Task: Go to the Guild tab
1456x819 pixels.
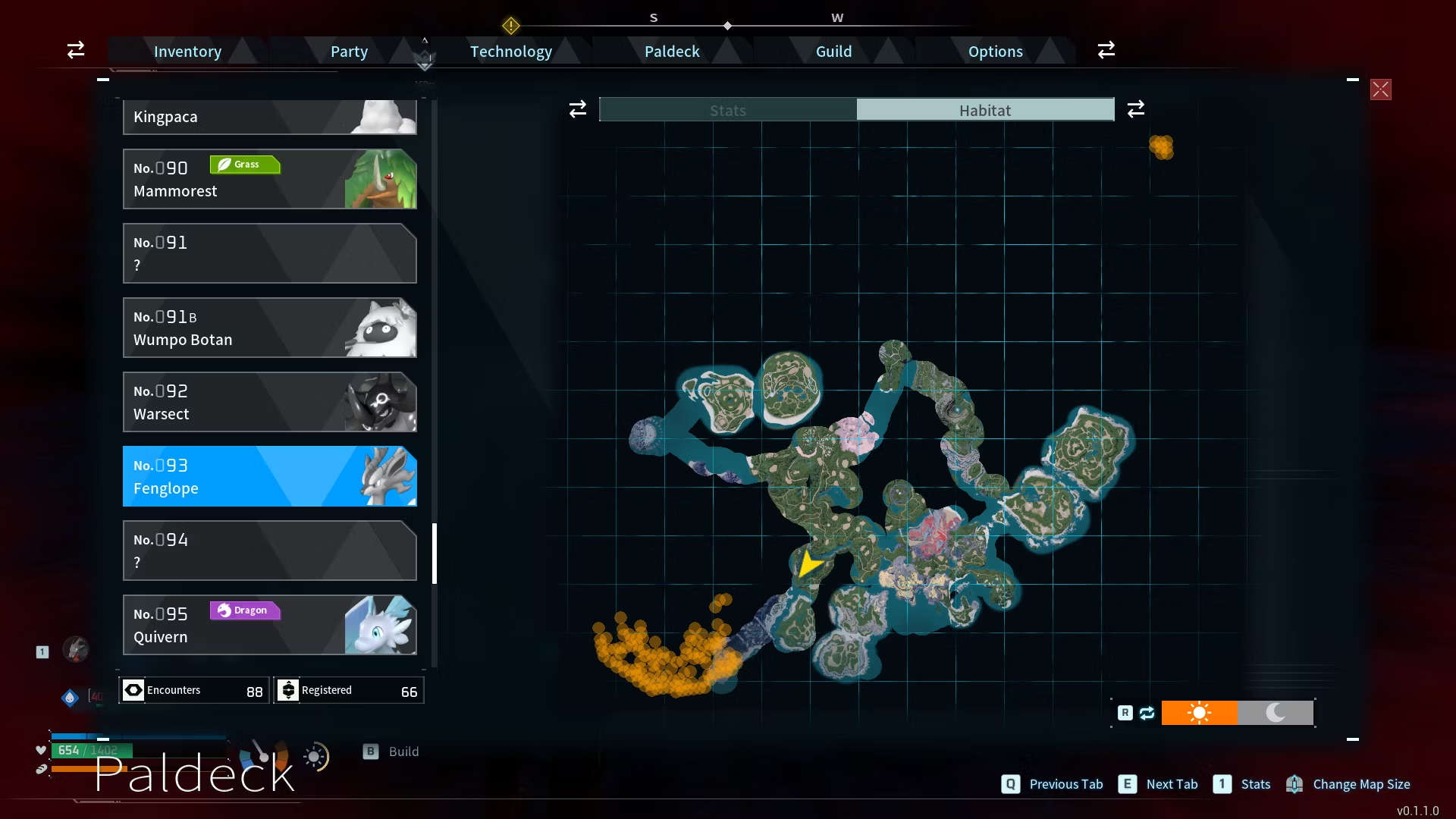Action: tap(833, 52)
